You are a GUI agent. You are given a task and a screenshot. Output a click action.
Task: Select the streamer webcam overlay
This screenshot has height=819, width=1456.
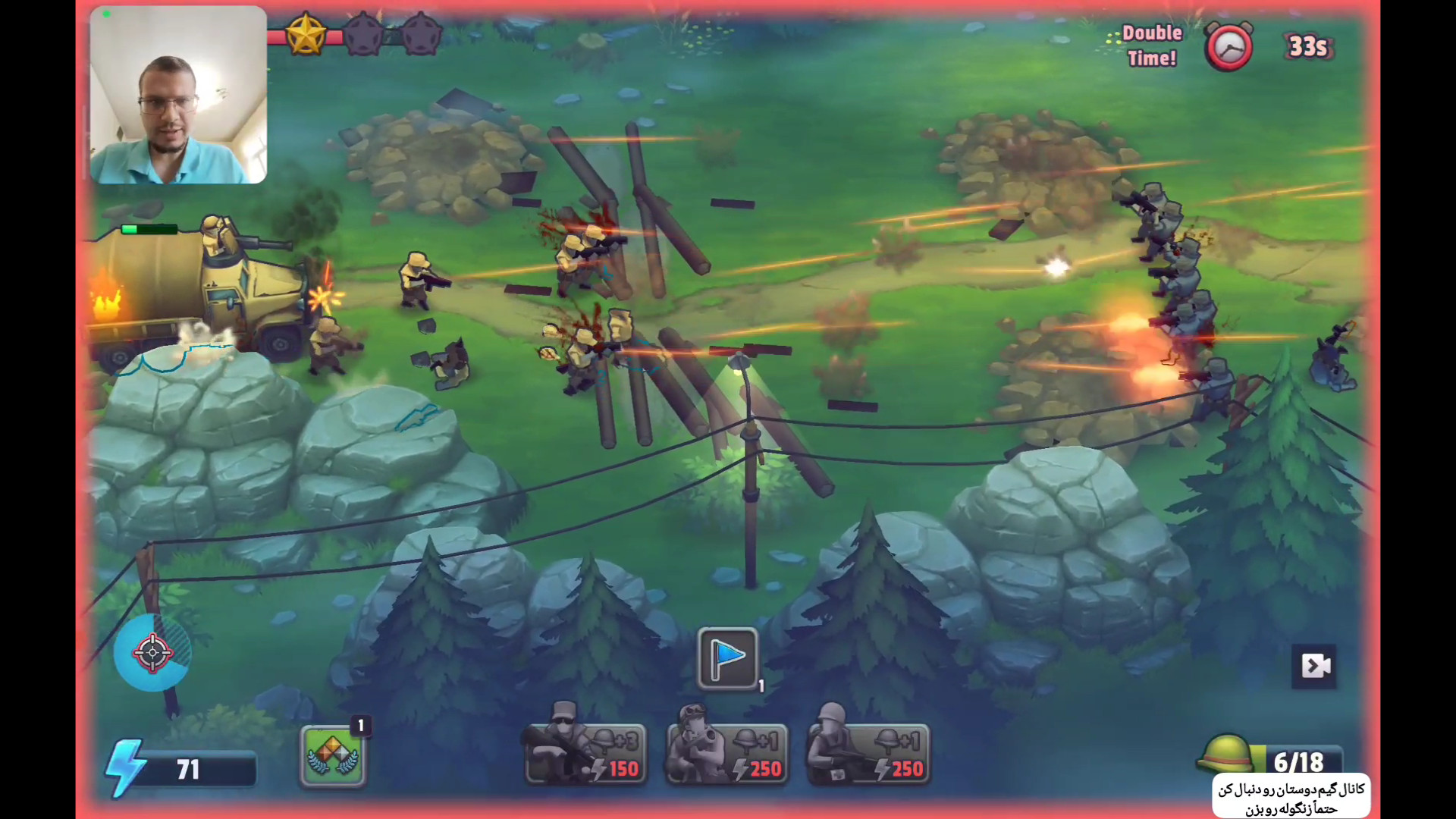pyautogui.click(x=178, y=95)
